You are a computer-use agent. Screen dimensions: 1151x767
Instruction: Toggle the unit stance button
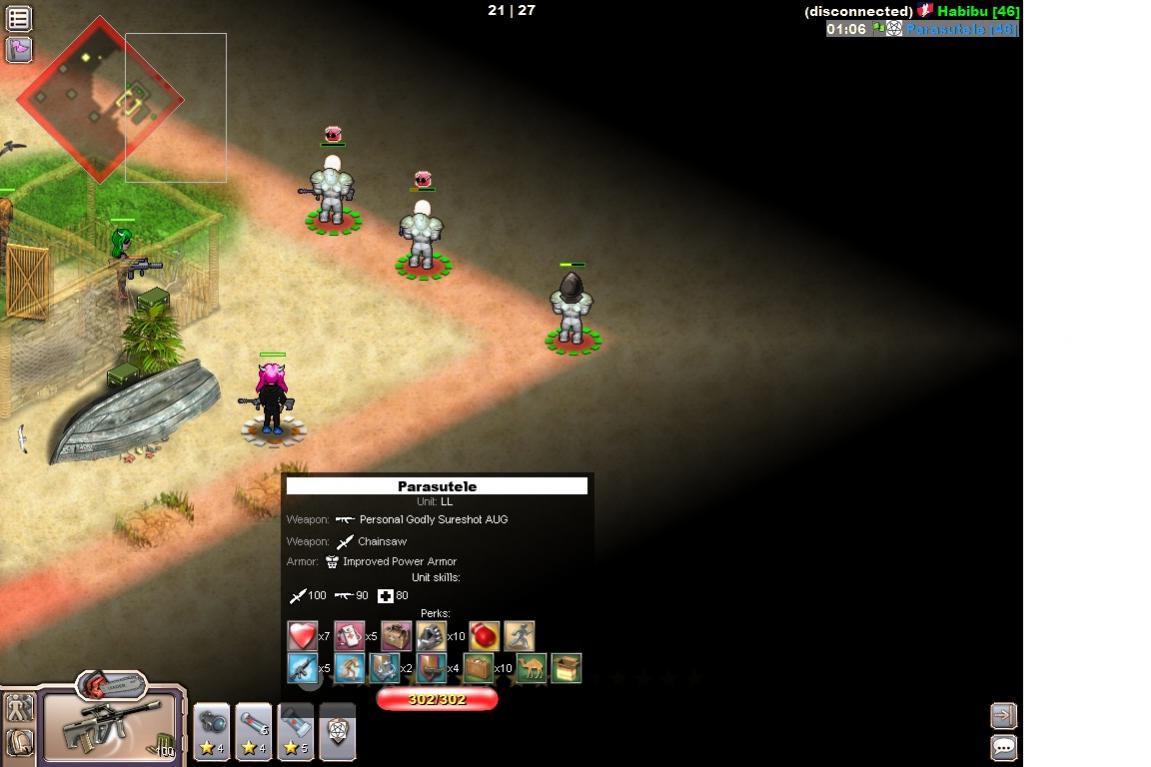tap(19, 708)
